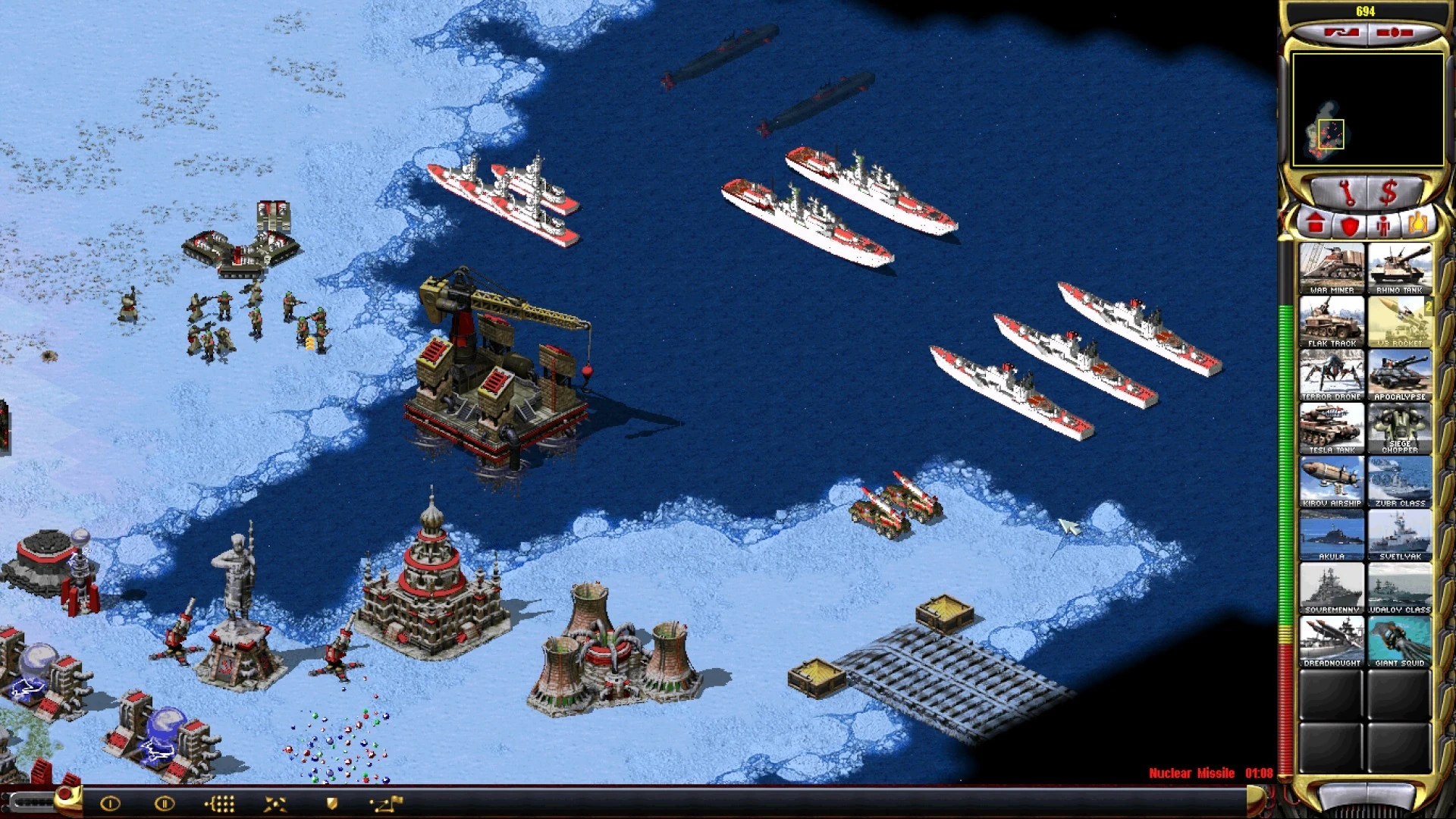Click the V3 Rocket build icon
The image size is (1456, 819).
[x=1399, y=322]
